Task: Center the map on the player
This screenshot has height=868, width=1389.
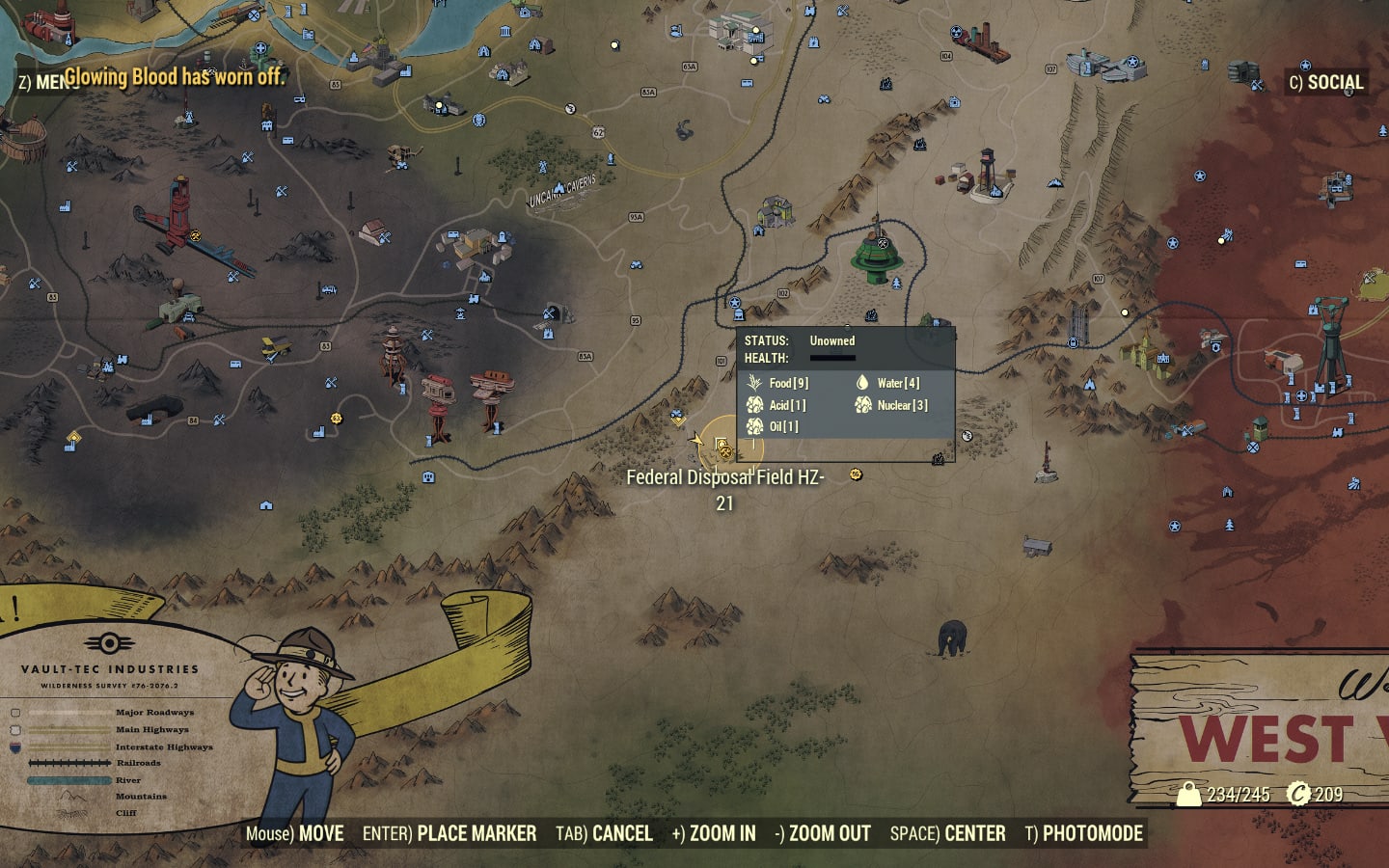Action: pos(947,834)
